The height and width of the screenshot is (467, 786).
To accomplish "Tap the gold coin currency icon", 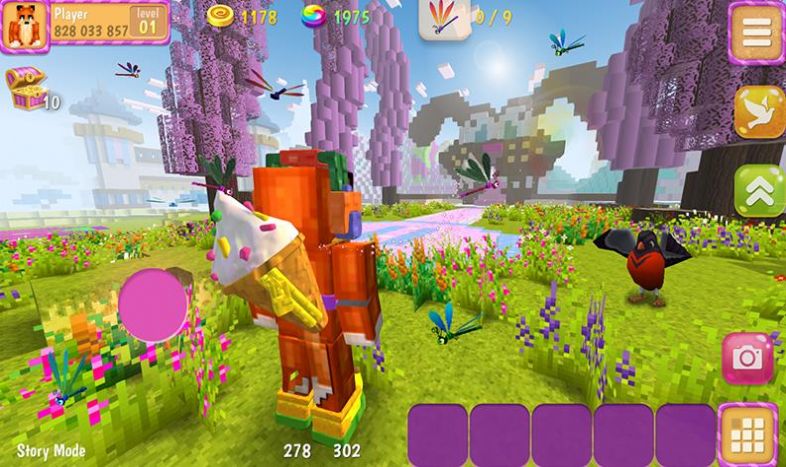I will (221, 16).
